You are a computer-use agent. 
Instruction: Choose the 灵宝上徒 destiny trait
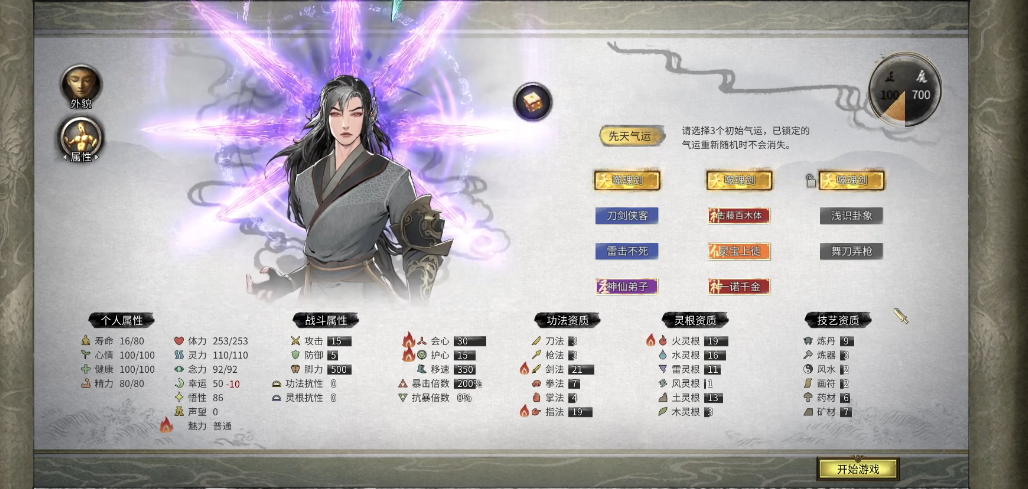[739, 251]
